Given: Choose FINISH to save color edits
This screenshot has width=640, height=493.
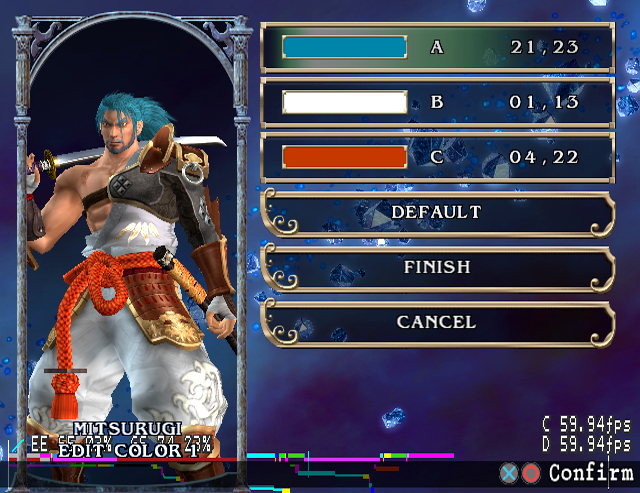Looking at the screenshot, I should tap(436, 268).
